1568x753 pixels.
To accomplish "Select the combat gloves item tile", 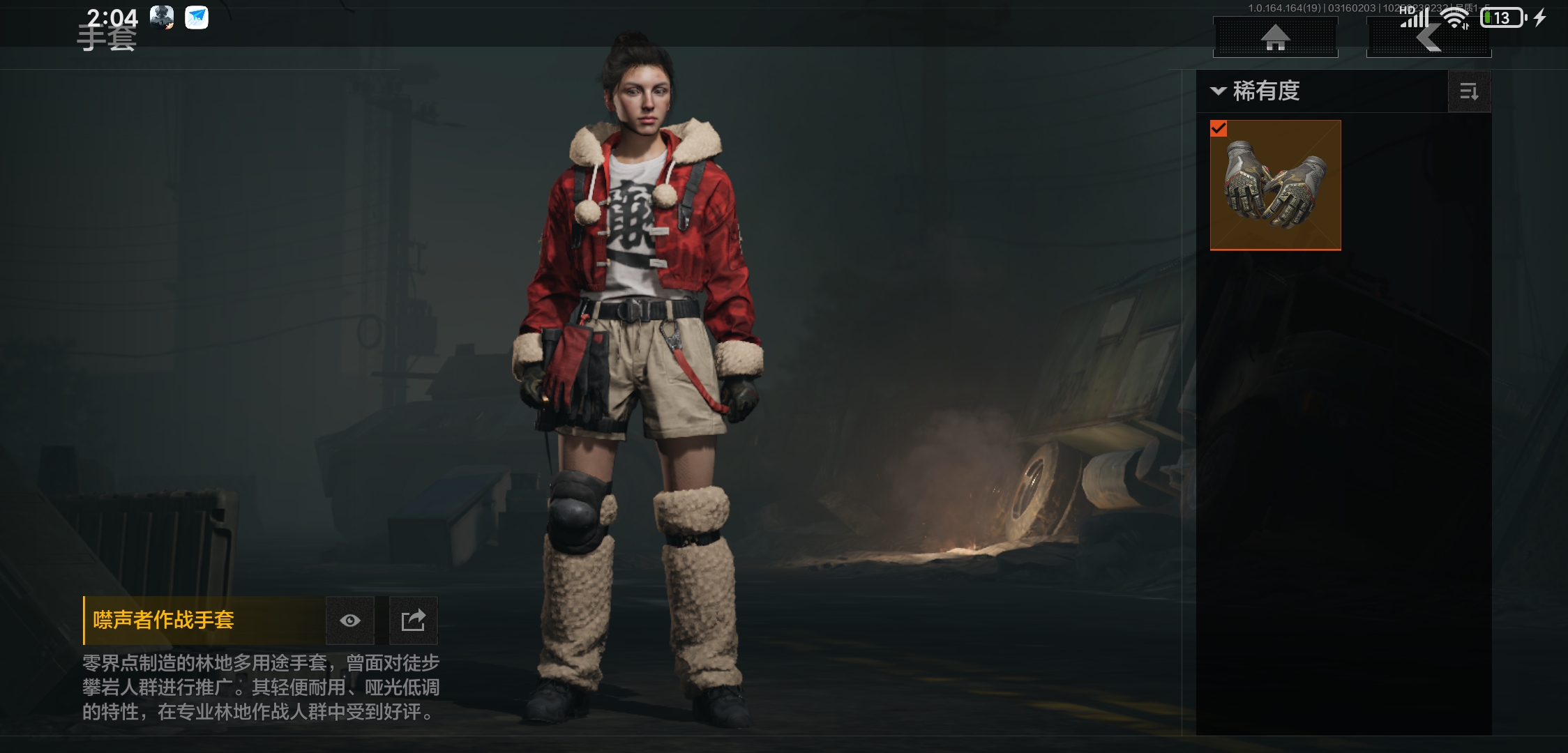I will [x=1275, y=185].
